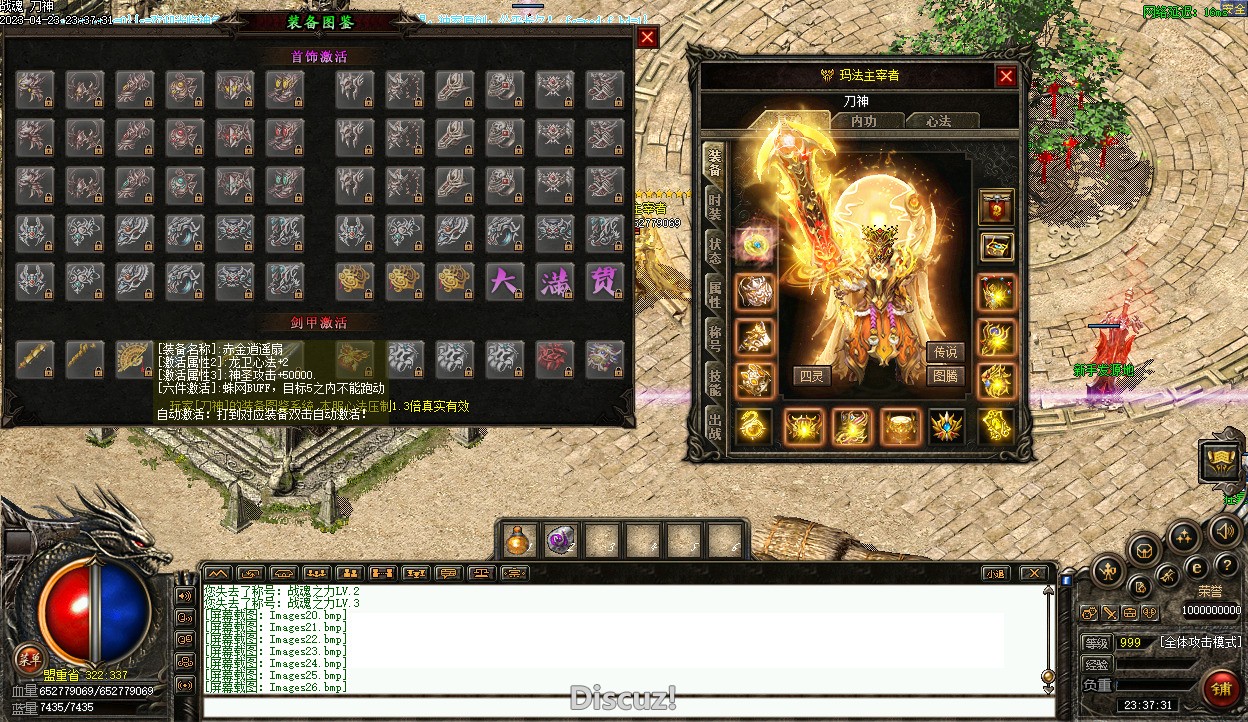Viewport: 1248px width, 722px height.
Task: Open the 菜单 menu button
Action: click(x=29, y=658)
